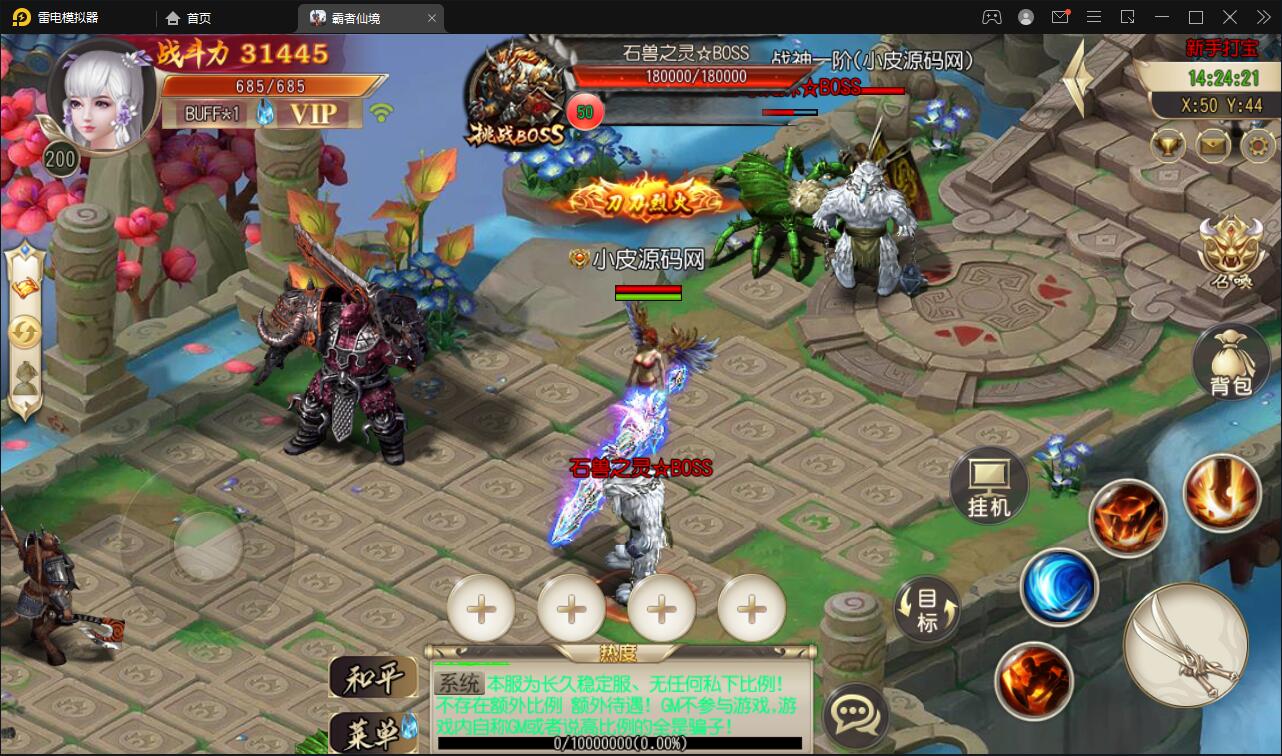Switch to the 首页 home tab
Screen dimensions: 1282x756
pos(197,17)
